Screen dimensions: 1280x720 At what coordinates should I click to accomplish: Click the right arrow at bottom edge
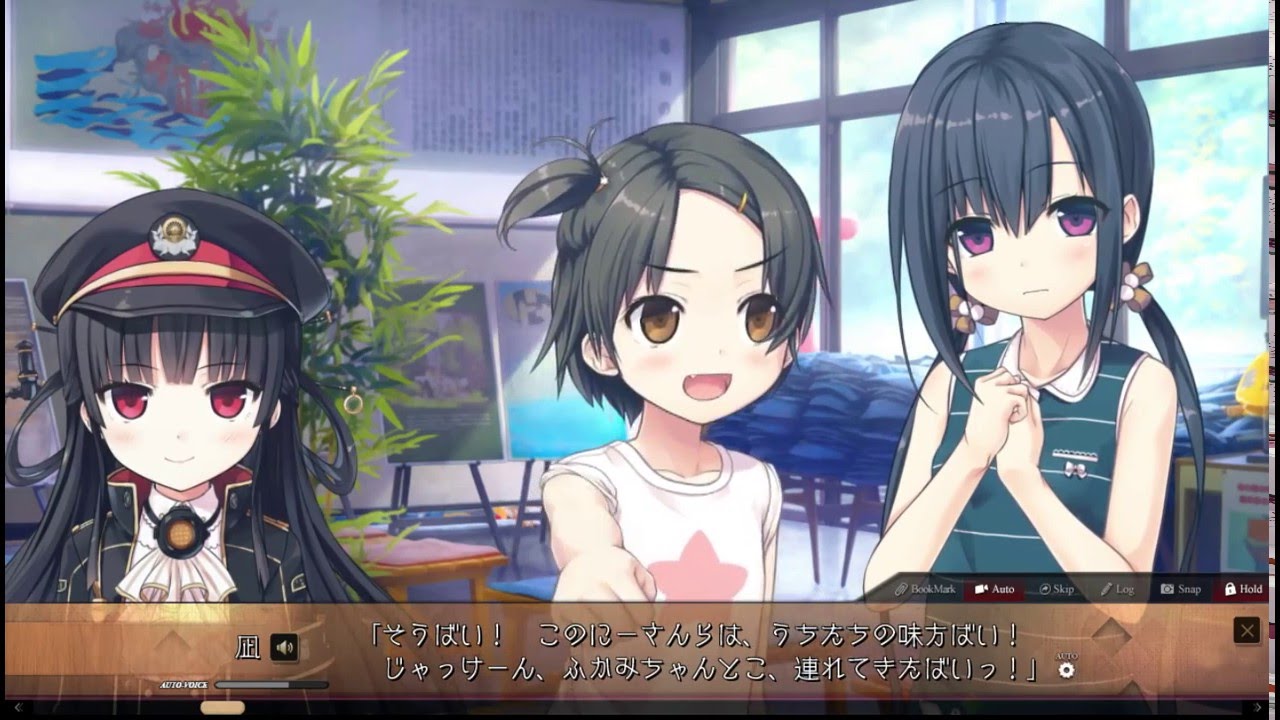[1259, 708]
